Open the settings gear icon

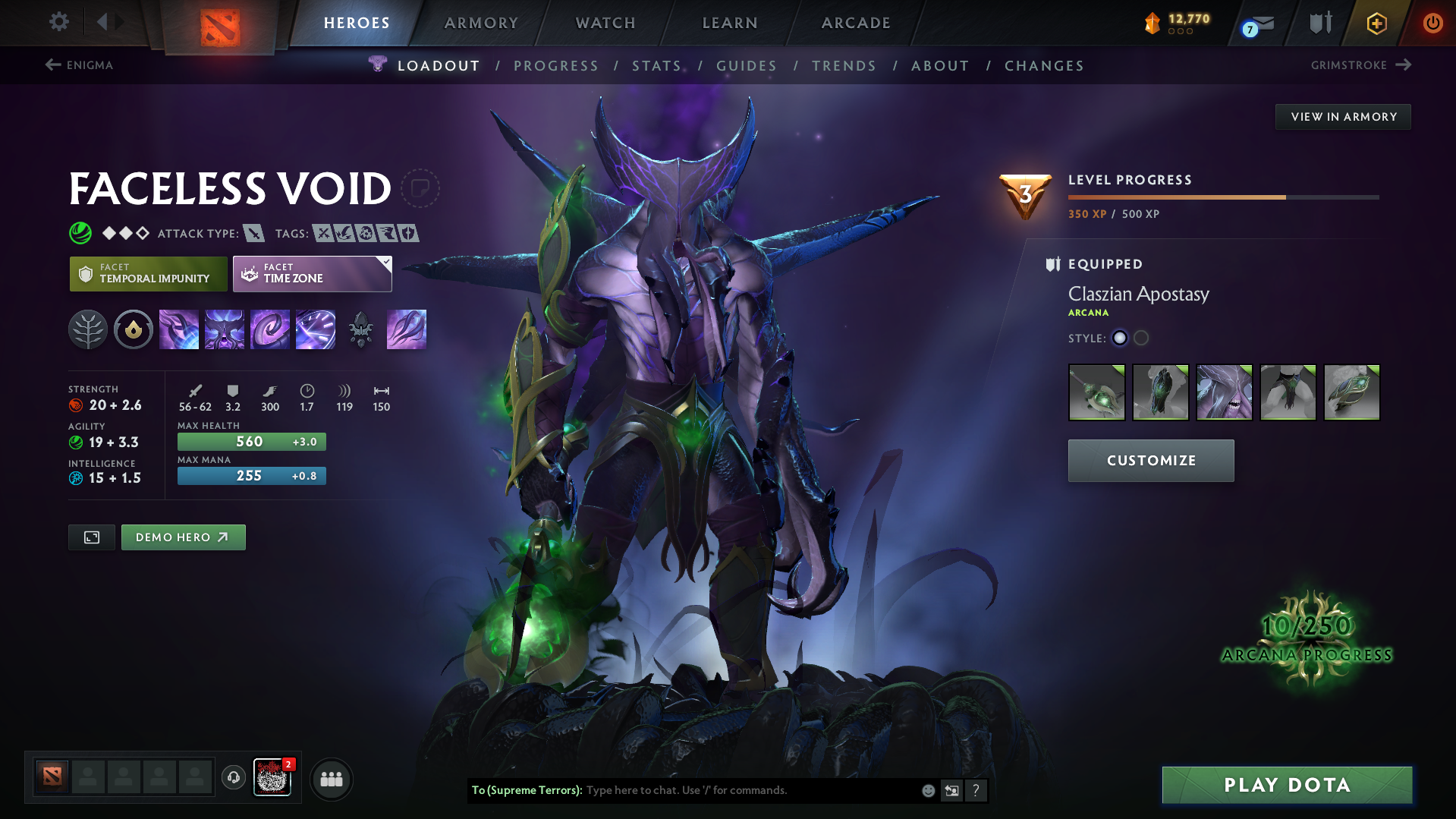pyautogui.click(x=58, y=22)
